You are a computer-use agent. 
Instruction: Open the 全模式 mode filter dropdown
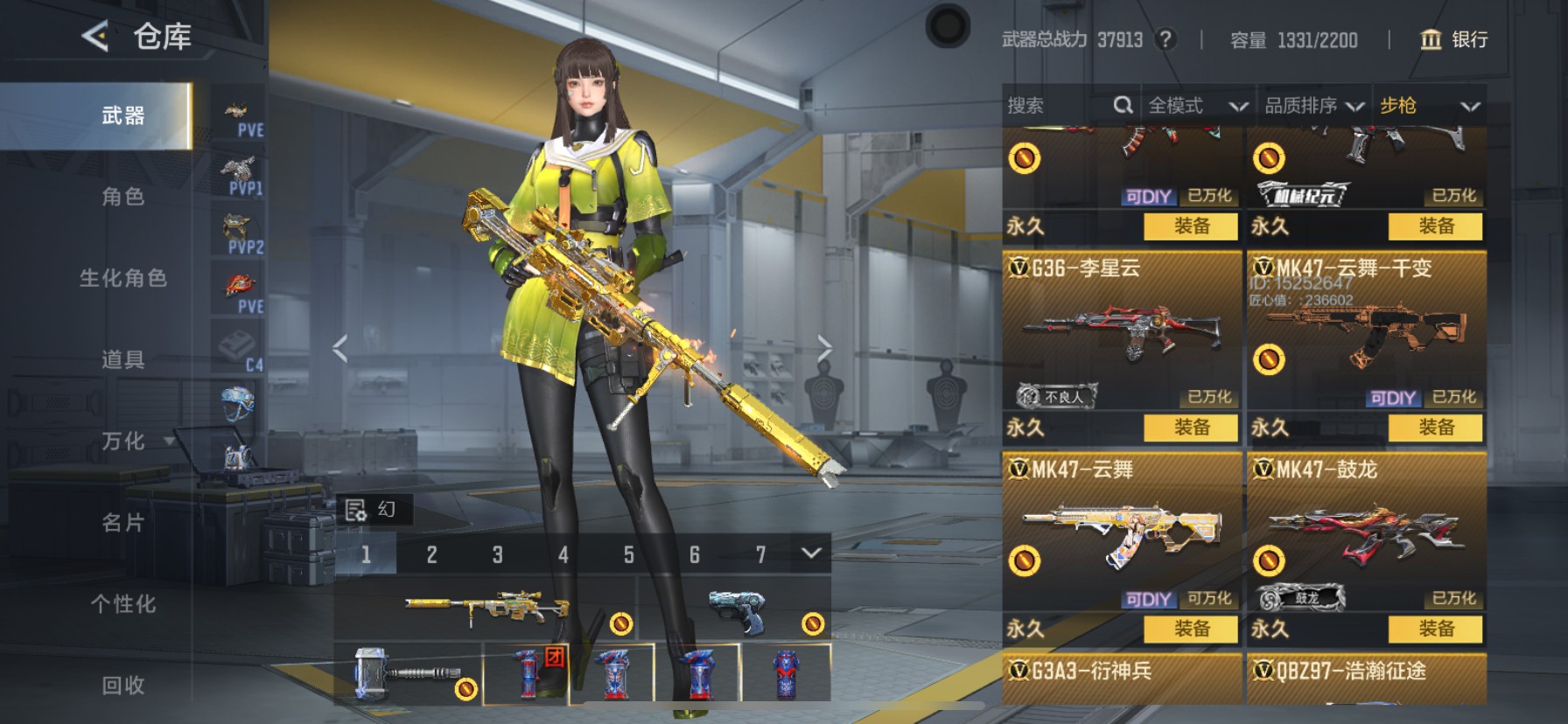coord(1197,106)
